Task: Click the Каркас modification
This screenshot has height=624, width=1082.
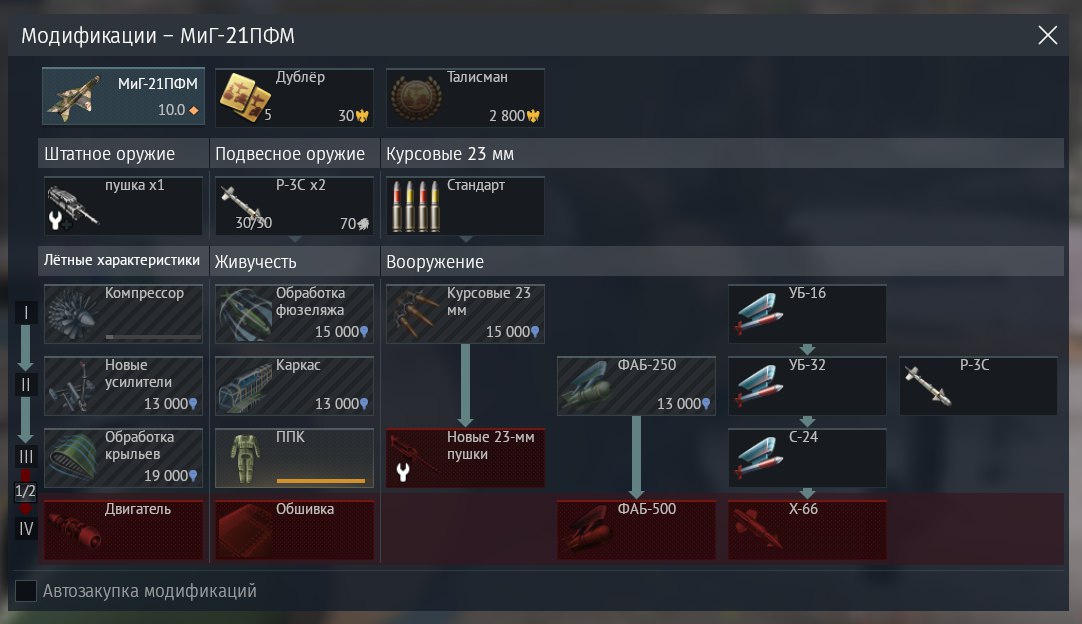Action: click(x=294, y=386)
